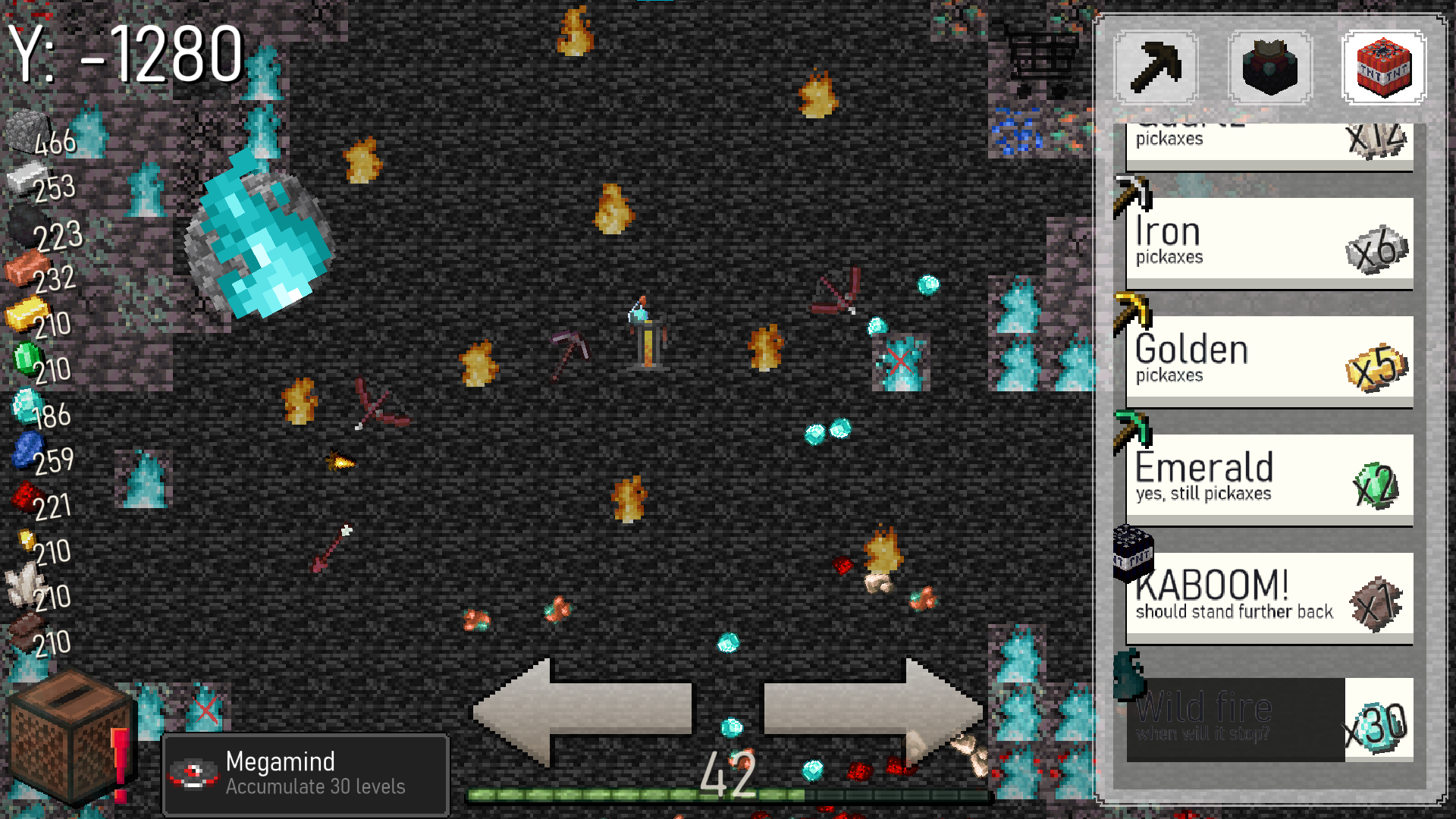Click the green level 42 progress bar
1456x819 pixels.
(x=637, y=795)
